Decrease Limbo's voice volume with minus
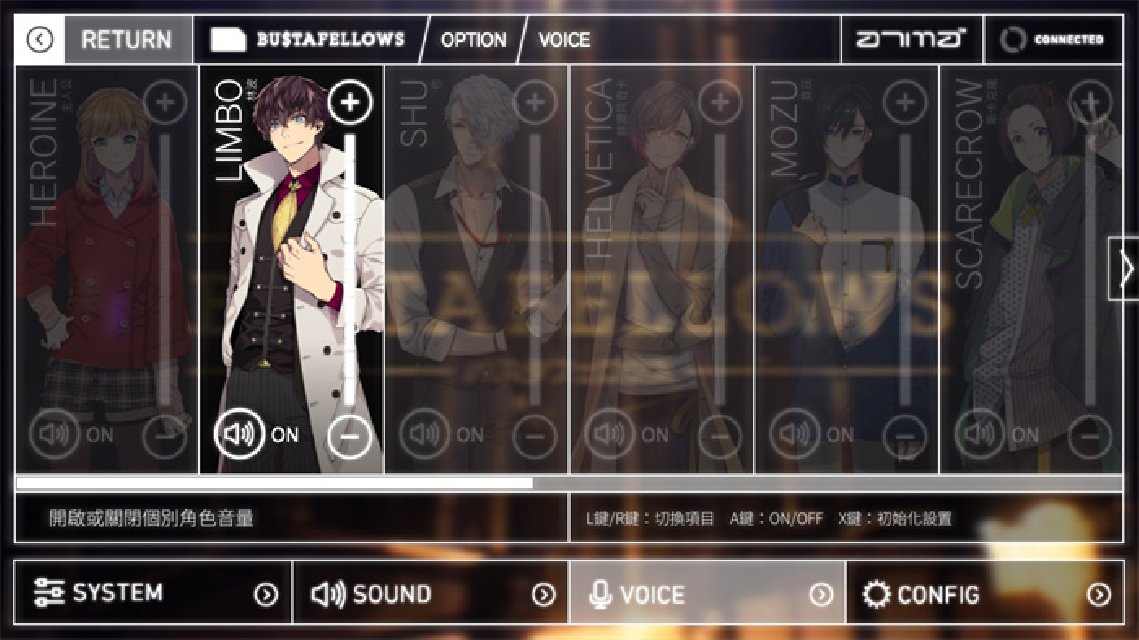Screen dimensions: 1139x640 pos(349,437)
